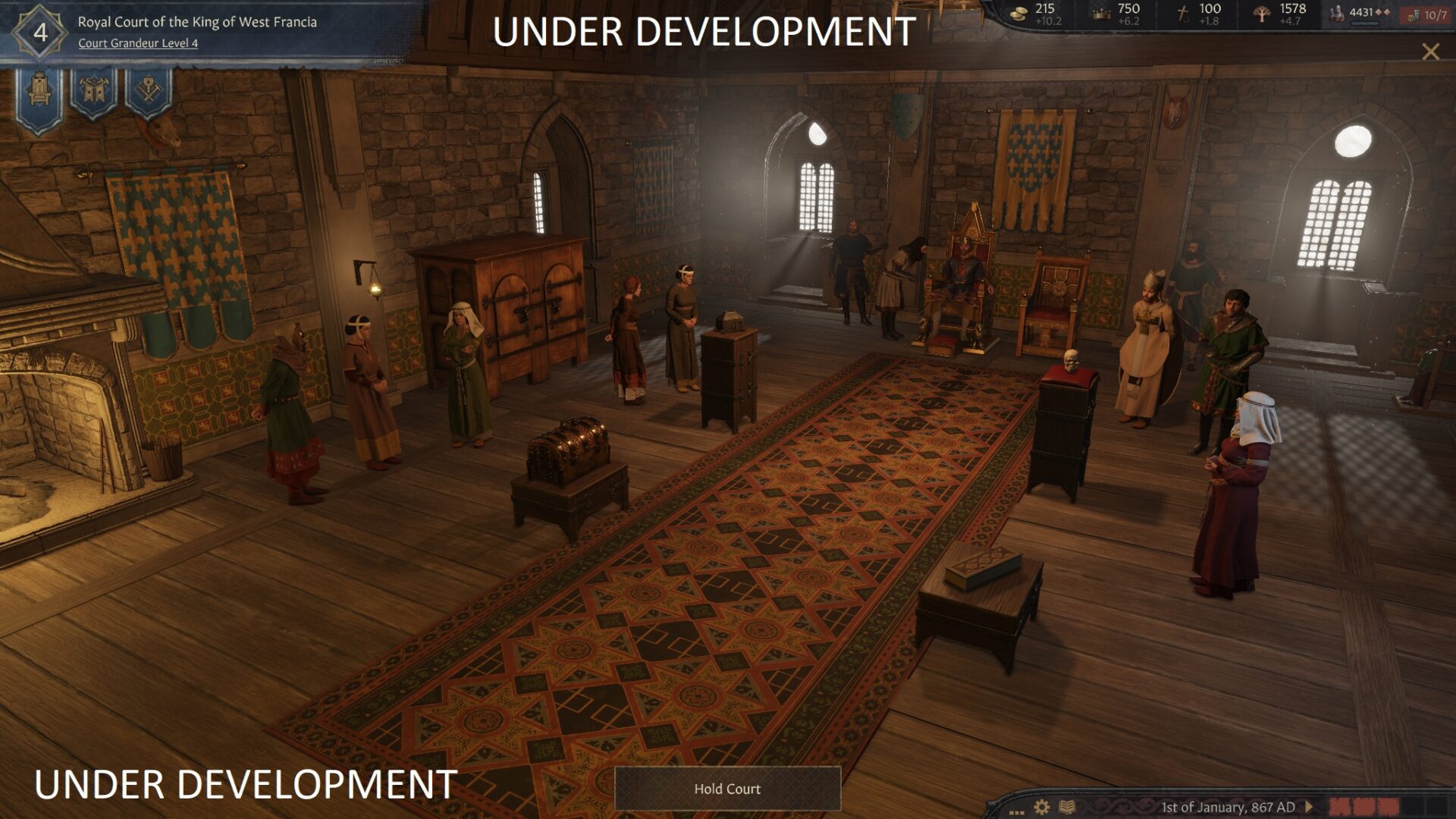Image resolution: width=1456 pixels, height=819 pixels.
Task: Unpause the game with the play arrow
Action: pos(1308,807)
